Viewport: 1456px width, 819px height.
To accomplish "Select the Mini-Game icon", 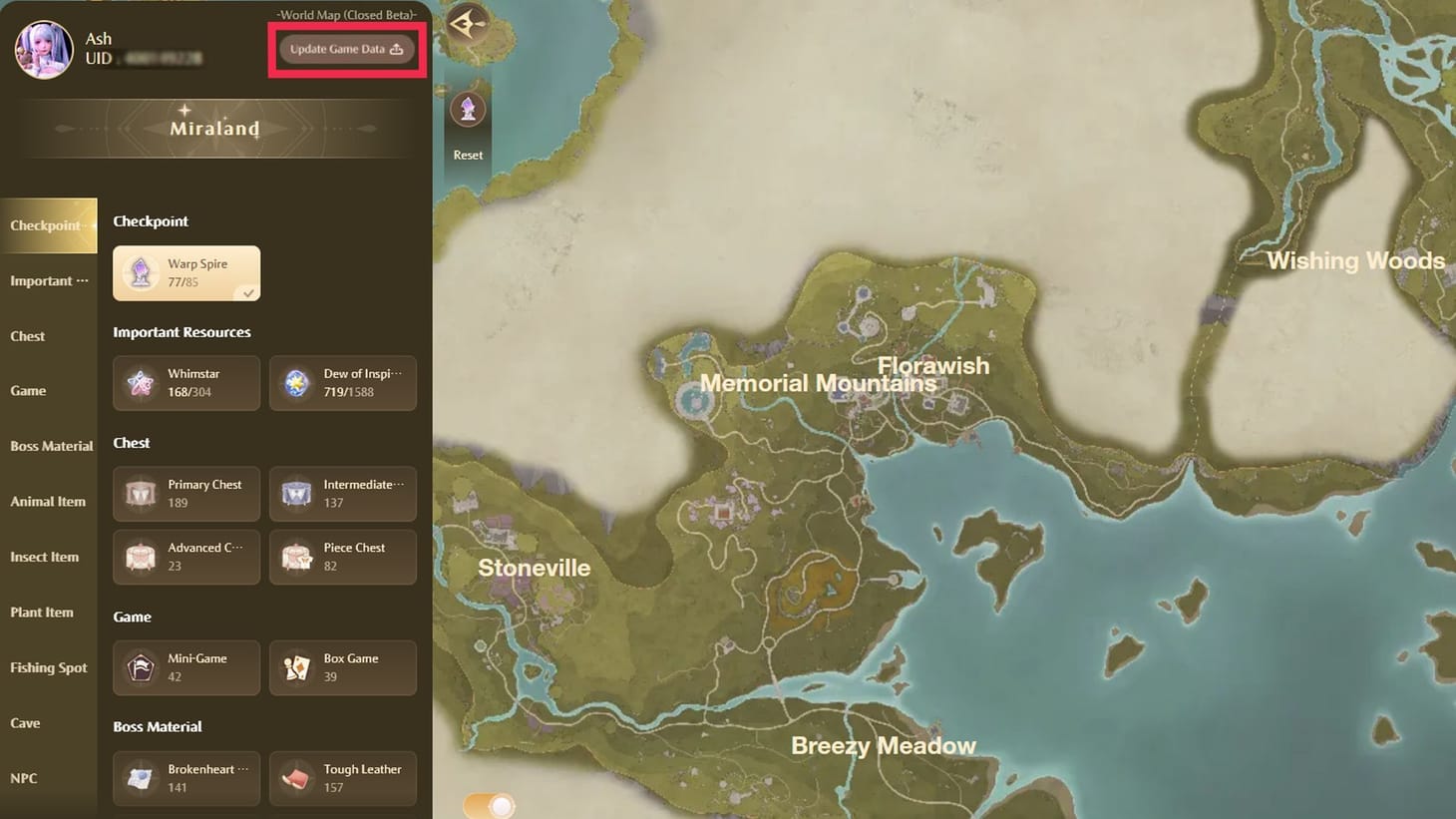I will pos(141,667).
